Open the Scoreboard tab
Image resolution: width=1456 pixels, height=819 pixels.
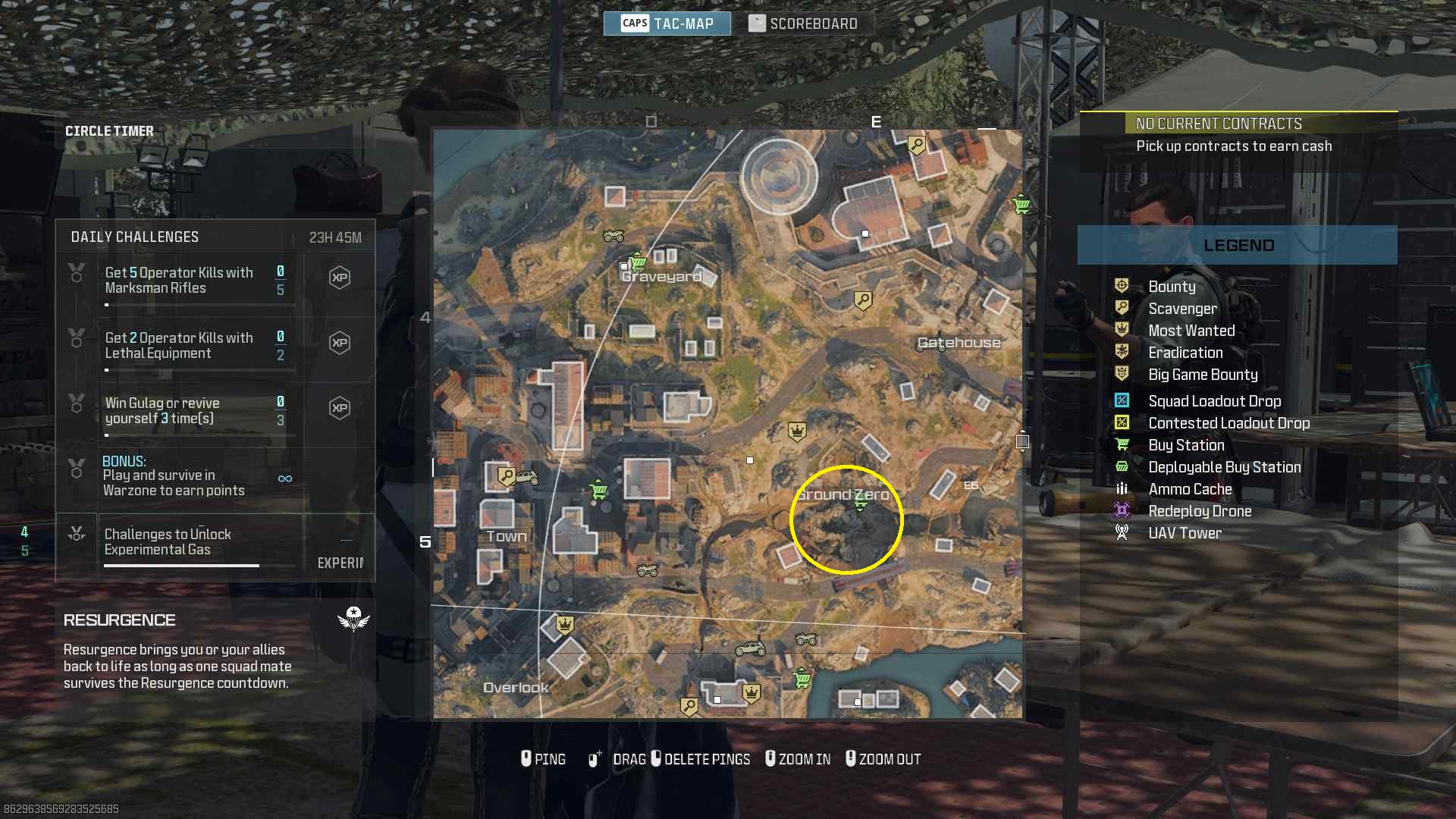point(806,22)
